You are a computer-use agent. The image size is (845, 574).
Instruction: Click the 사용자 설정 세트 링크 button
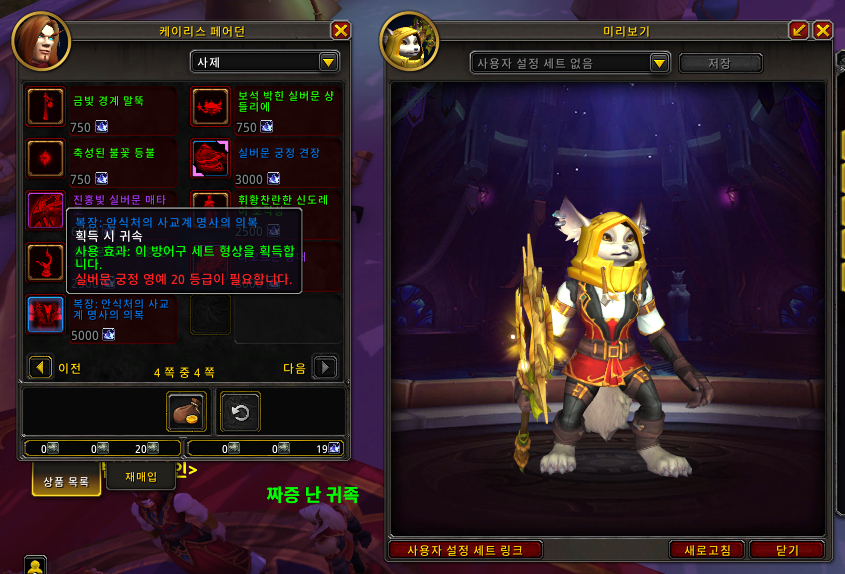click(x=466, y=550)
